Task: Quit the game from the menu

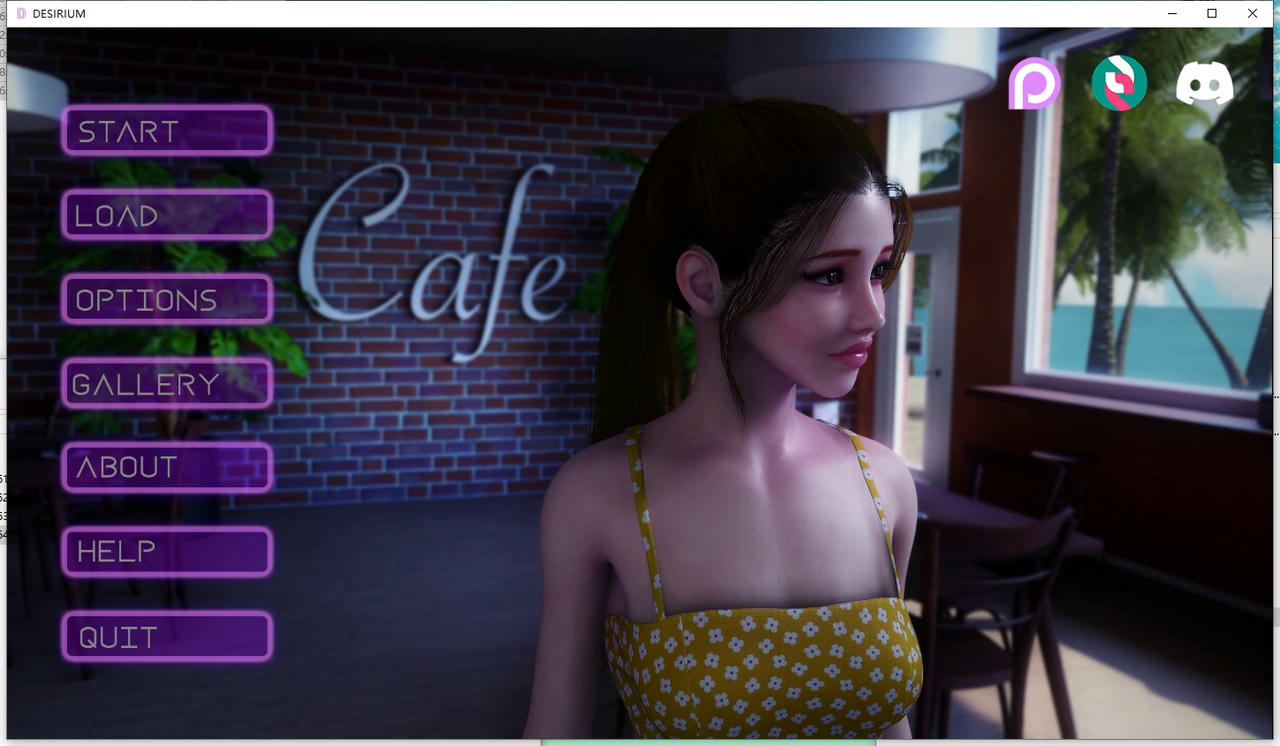Action: point(167,636)
